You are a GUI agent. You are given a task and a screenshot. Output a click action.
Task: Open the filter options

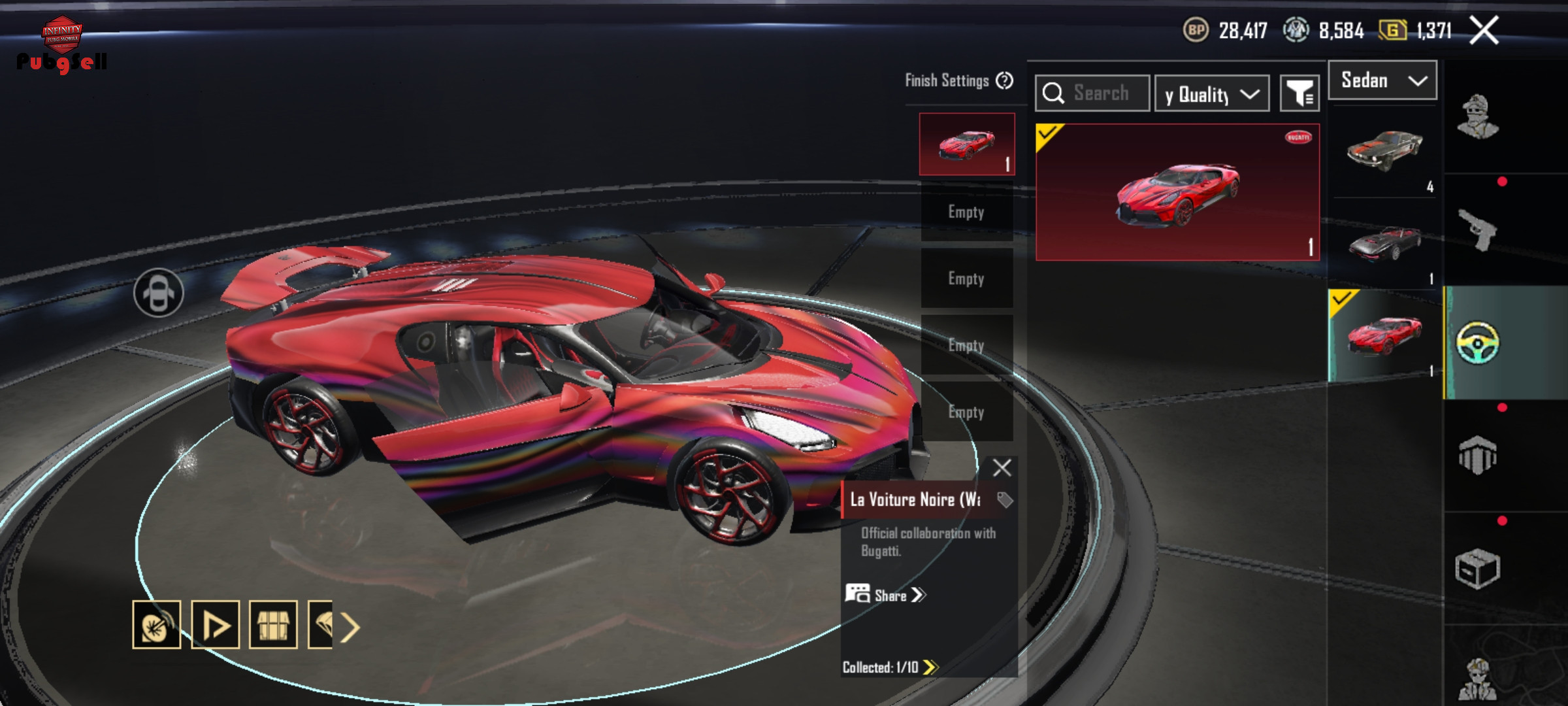pos(1299,94)
